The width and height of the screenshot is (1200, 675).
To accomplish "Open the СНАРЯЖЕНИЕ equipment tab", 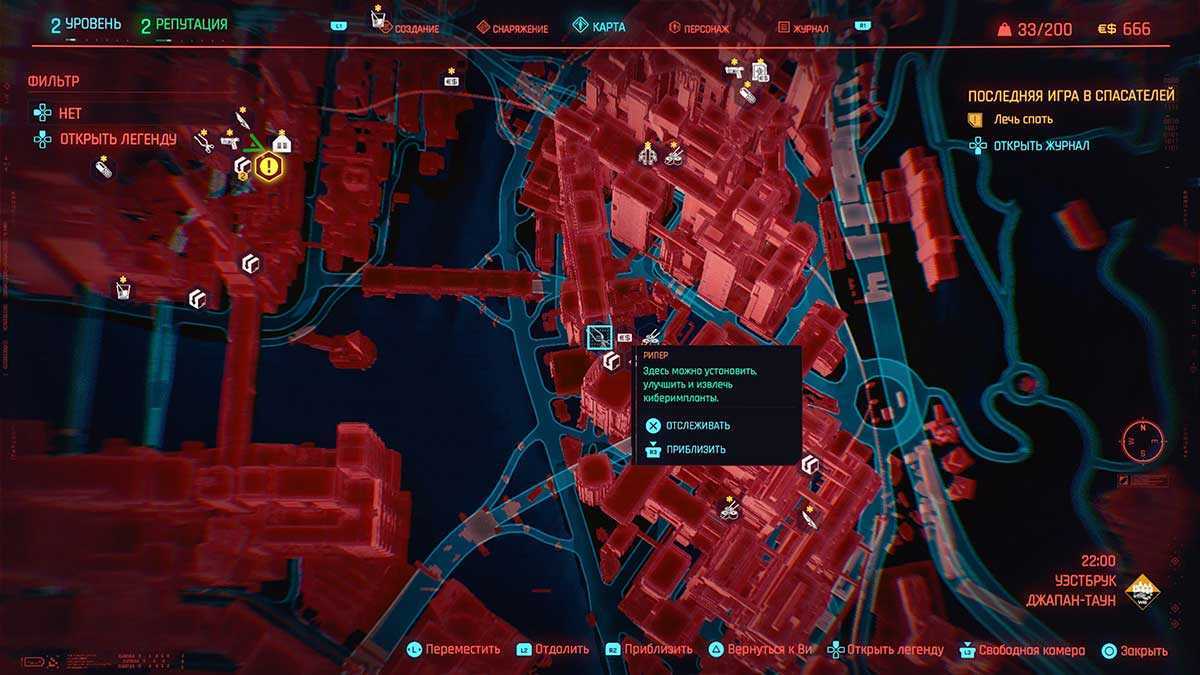I will click(512, 29).
